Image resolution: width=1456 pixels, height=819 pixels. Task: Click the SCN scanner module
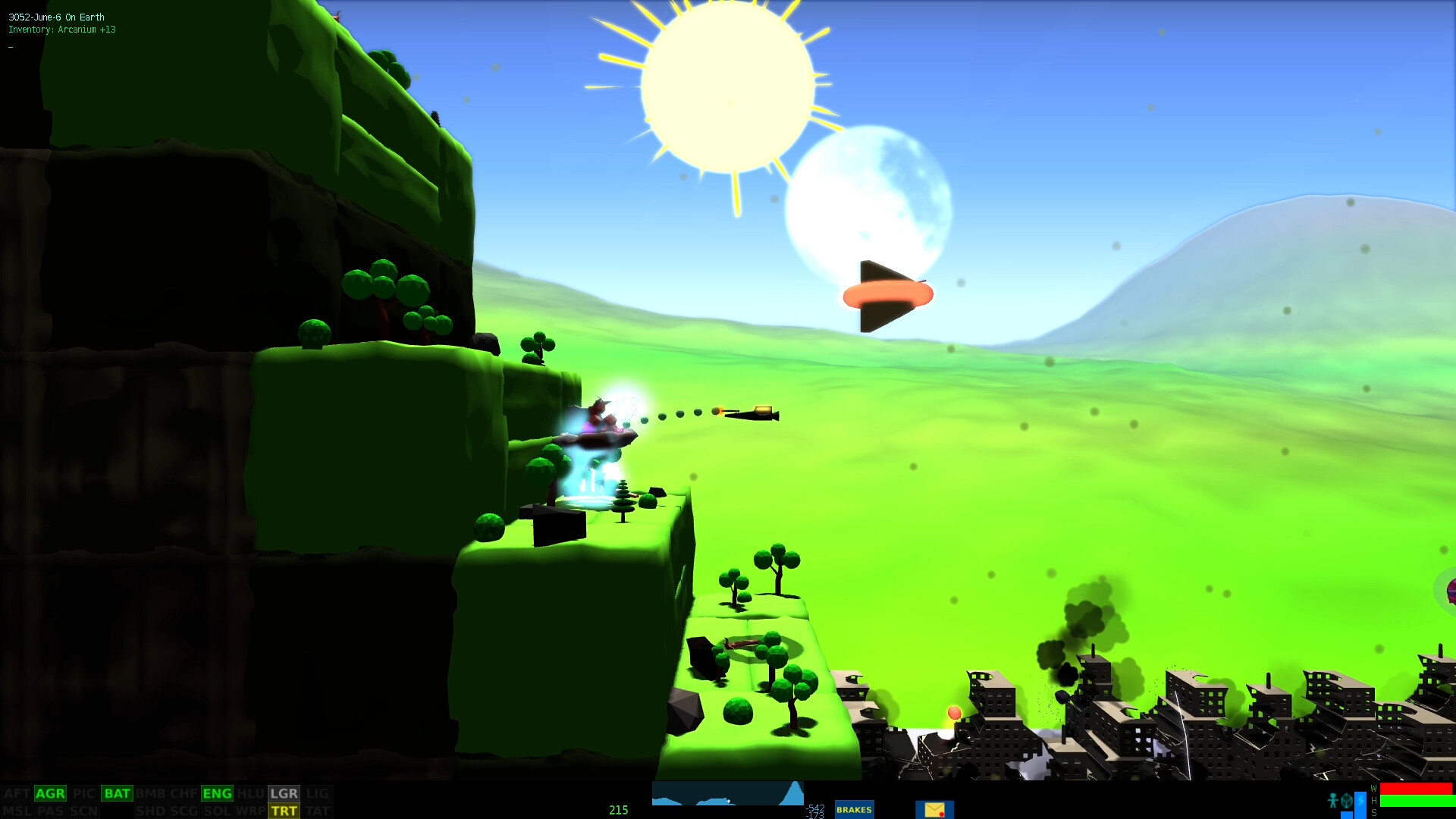pyautogui.click(x=85, y=811)
